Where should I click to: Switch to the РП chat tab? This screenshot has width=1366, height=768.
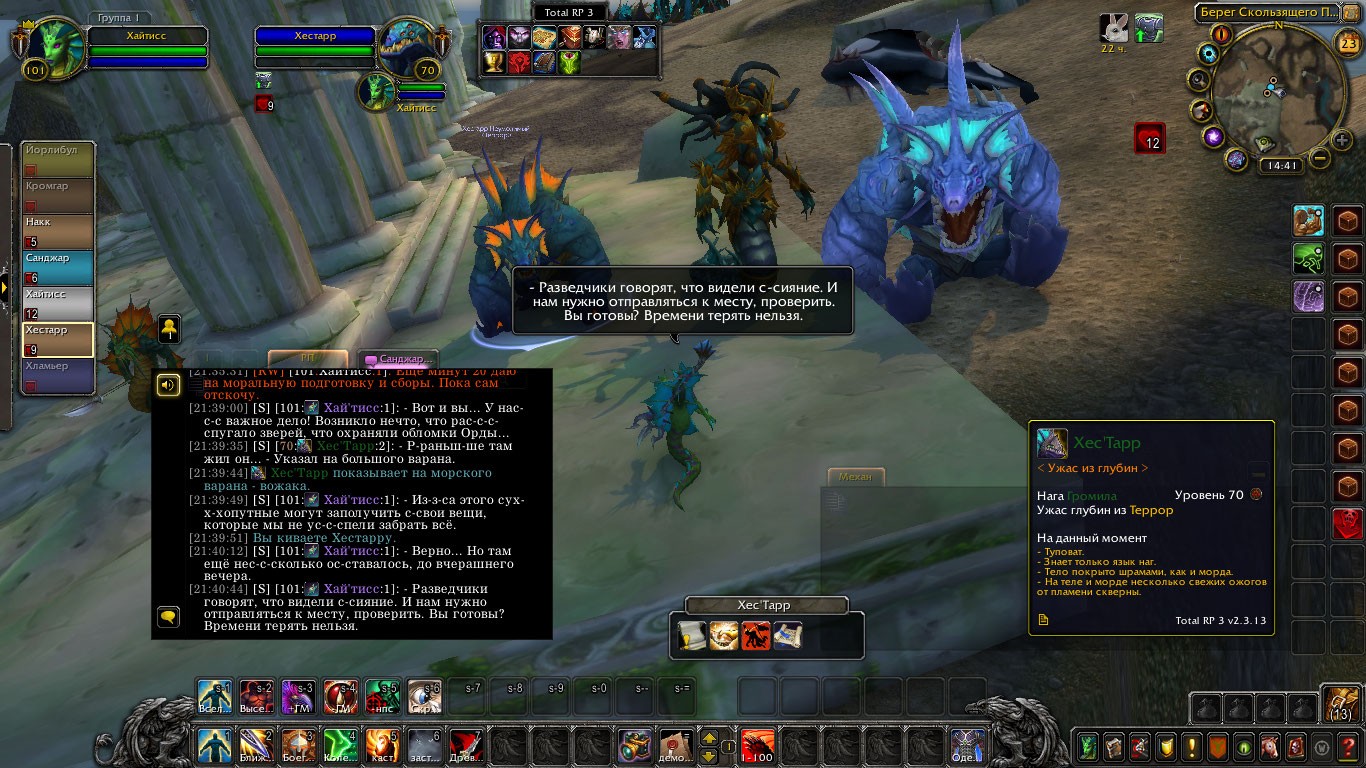307,358
